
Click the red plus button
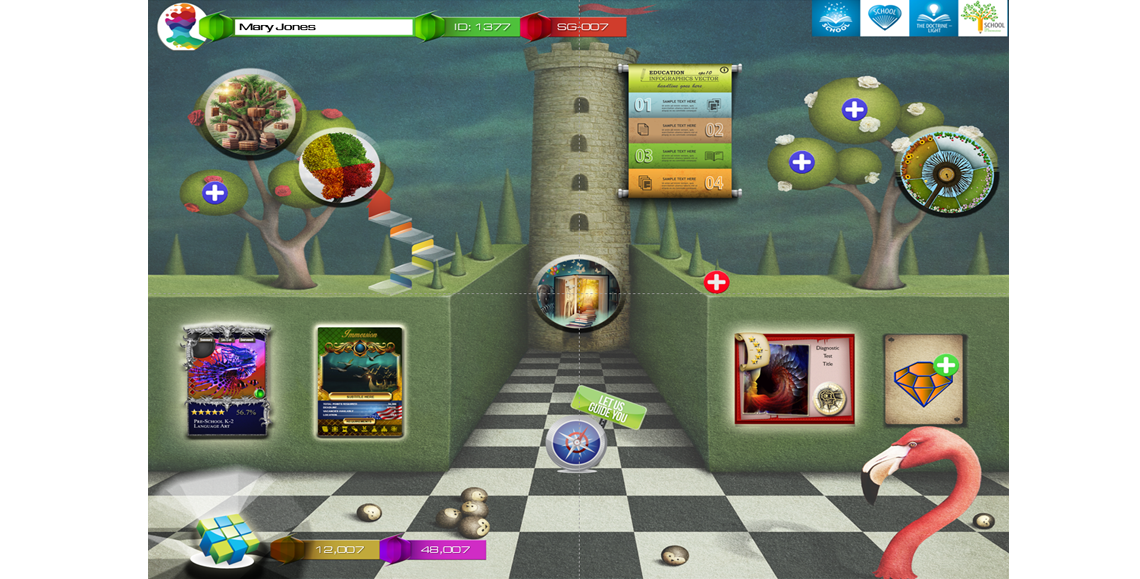(x=716, y=282)
